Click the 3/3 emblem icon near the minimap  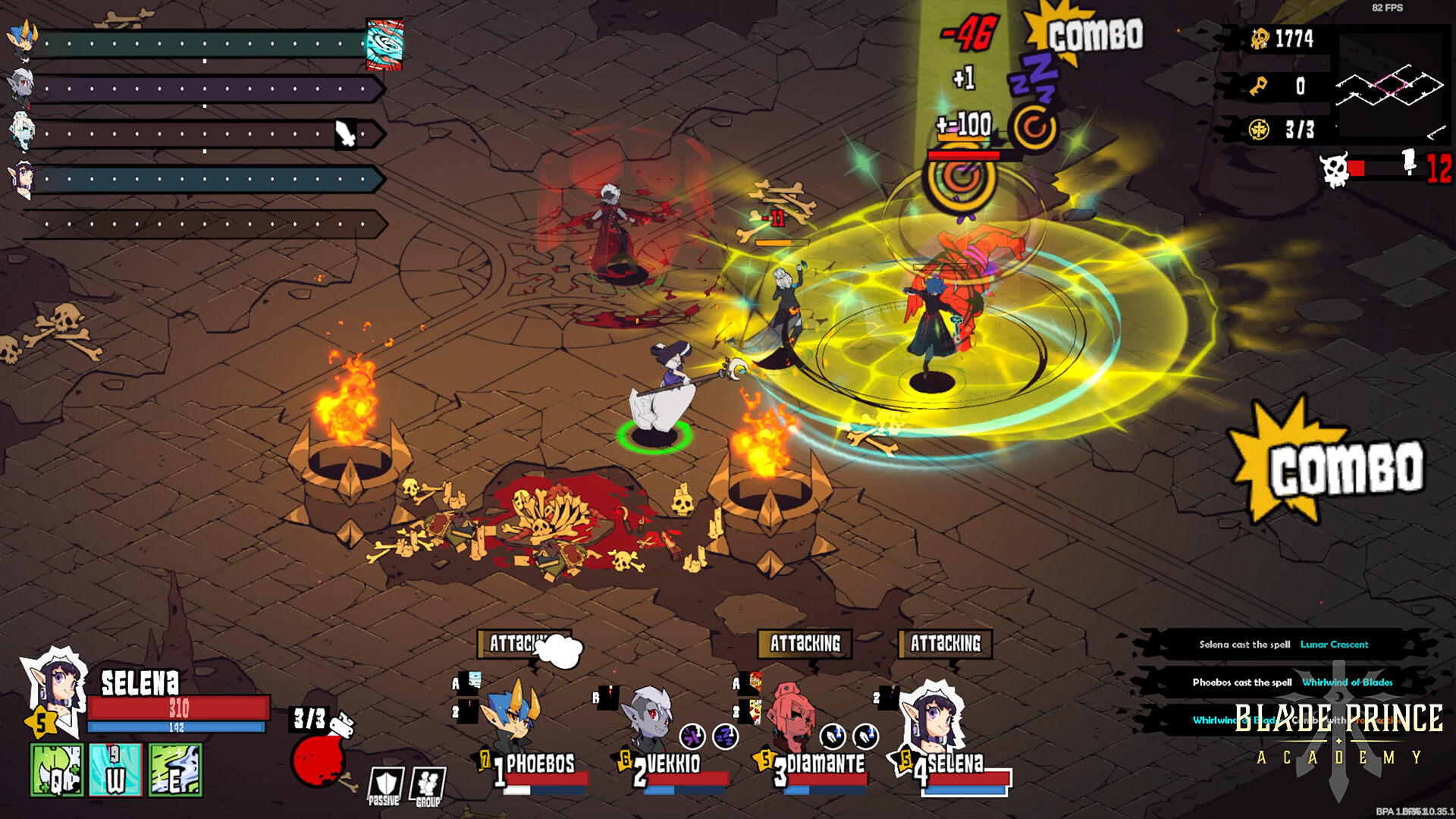point(1260,130)
